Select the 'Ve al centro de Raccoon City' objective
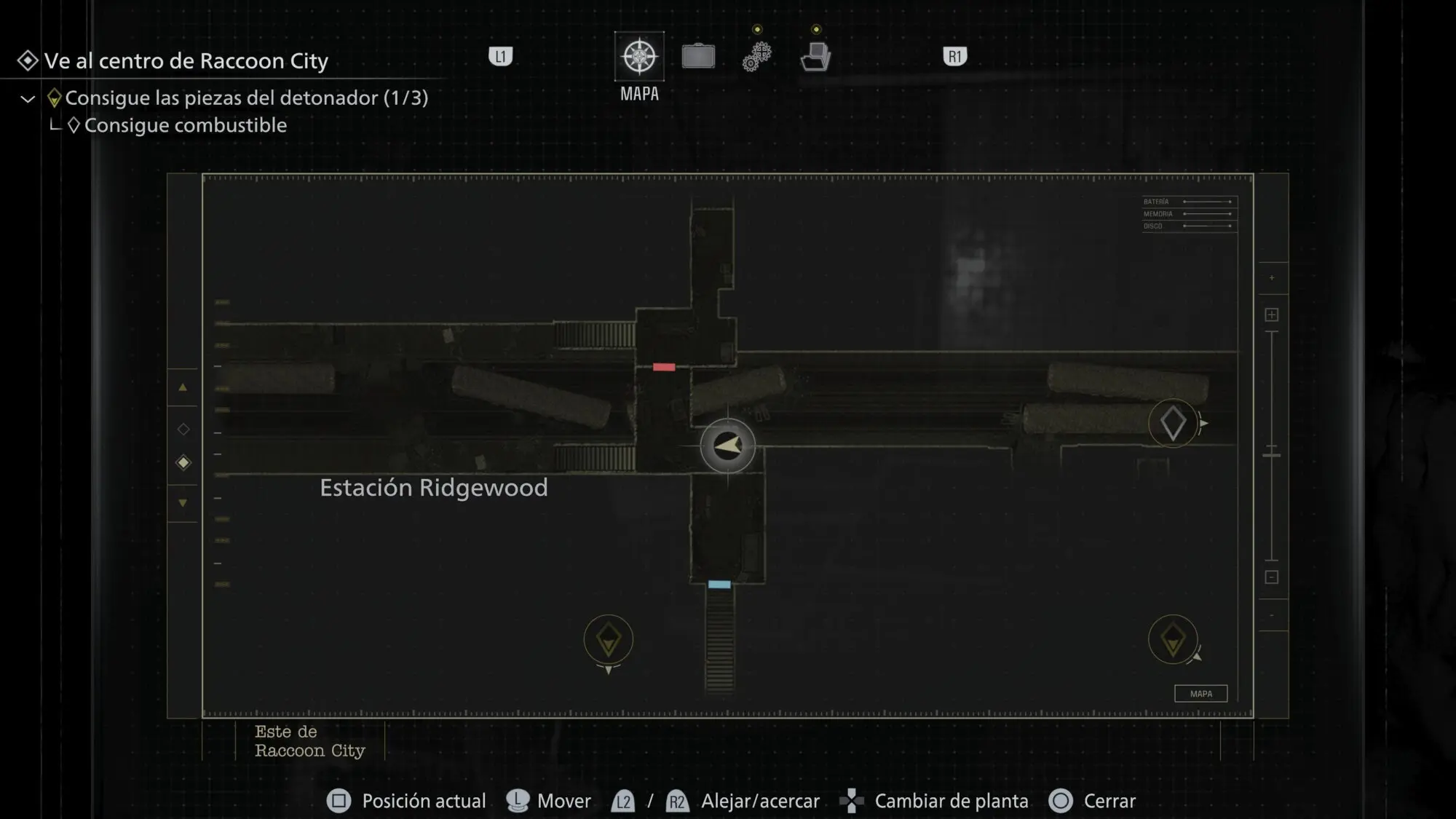This screenshot has width=1456, height=819. pyautogui.click(x=186, y=61)
